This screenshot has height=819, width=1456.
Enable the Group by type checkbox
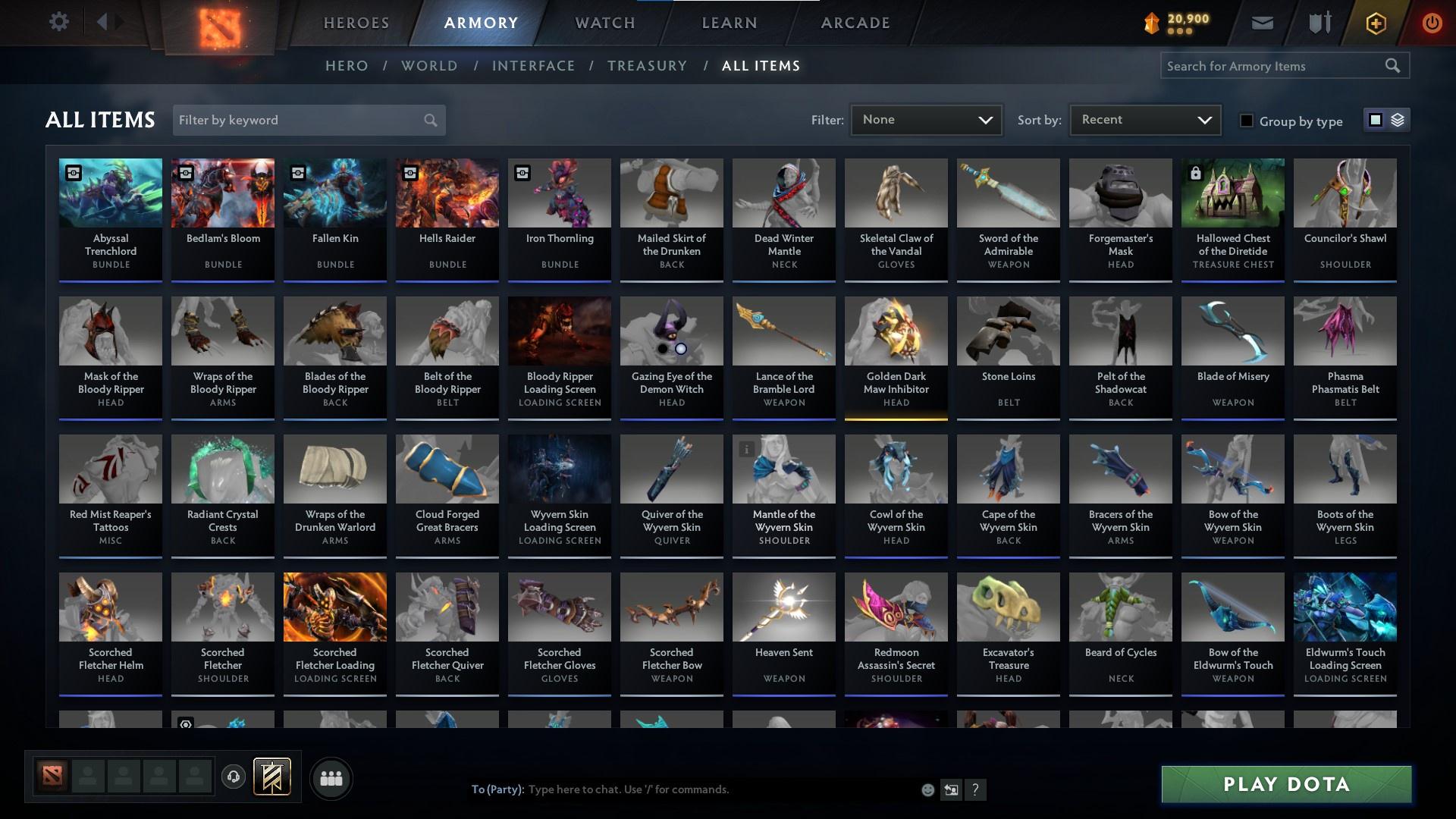tap(1247, 121)
